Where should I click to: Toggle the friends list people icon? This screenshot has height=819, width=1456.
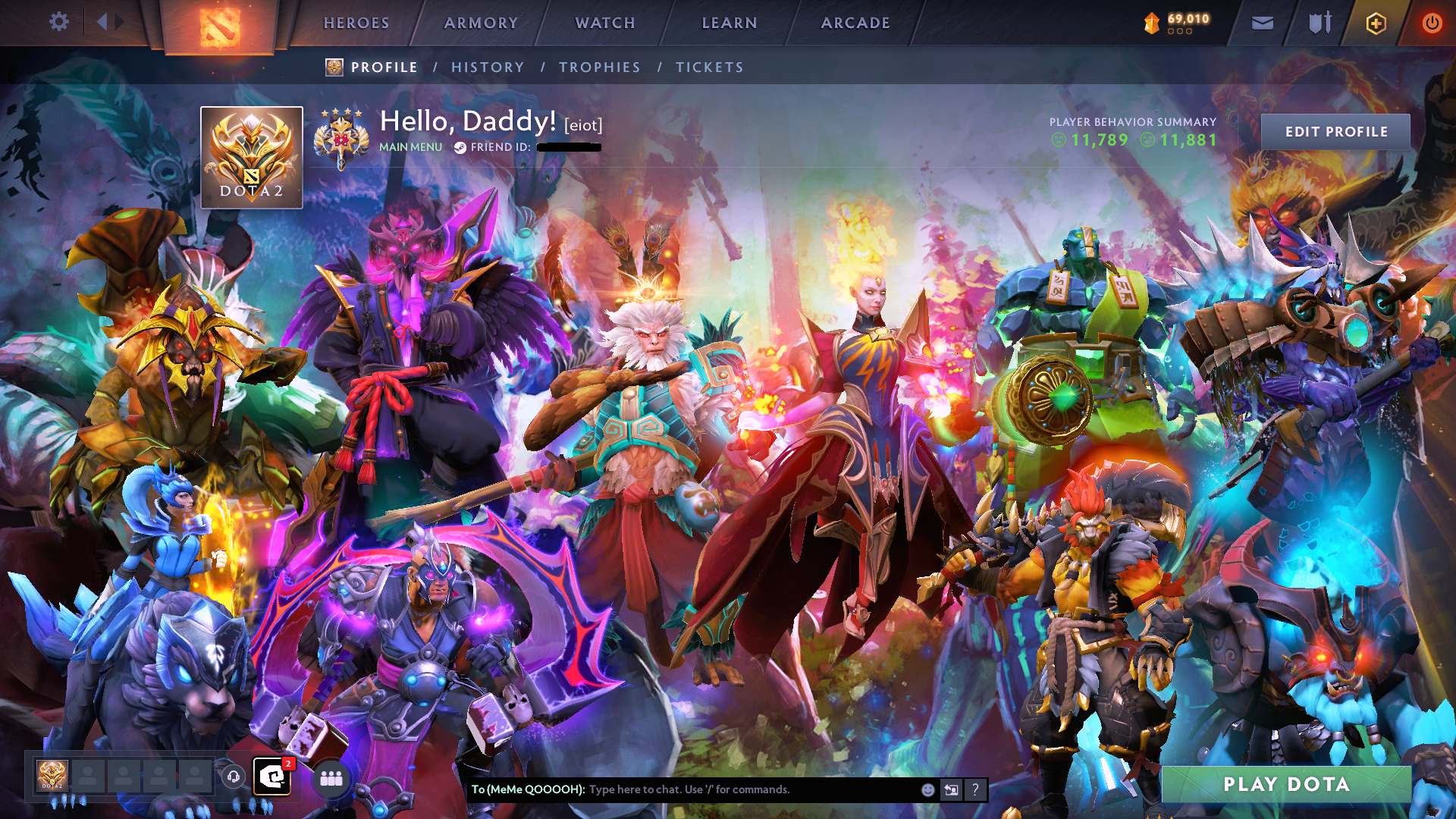tap(331, 778)
